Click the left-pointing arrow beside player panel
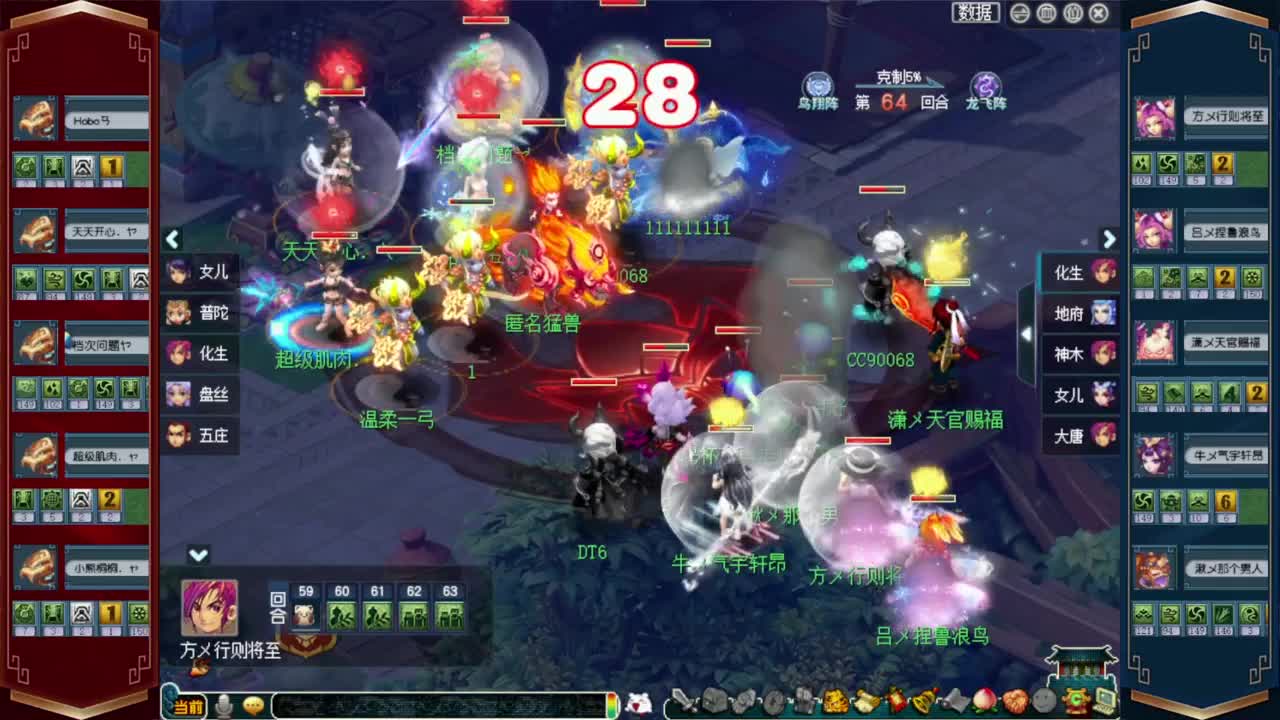 click(172, 240)
